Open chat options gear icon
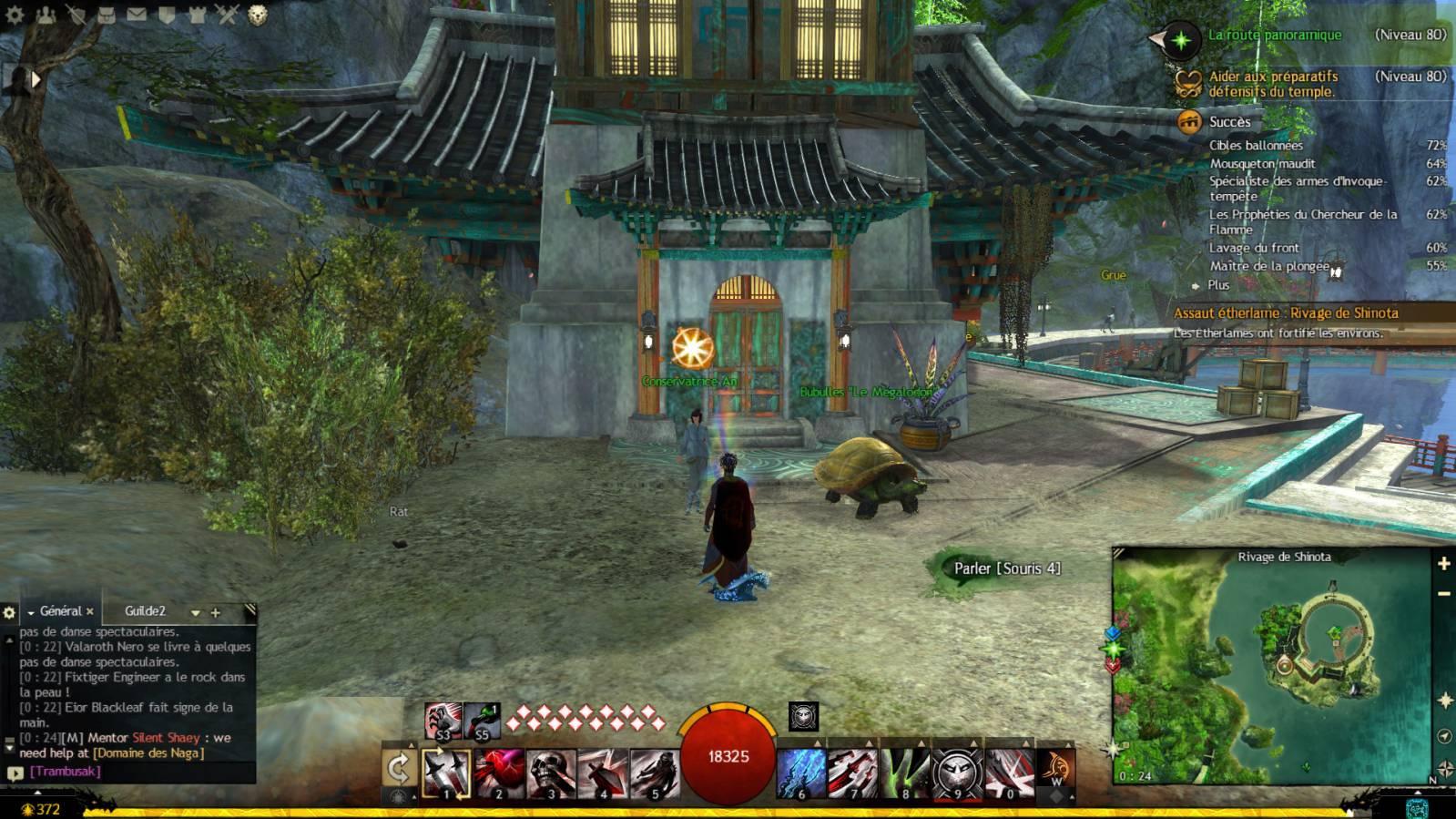 [10, 613]
